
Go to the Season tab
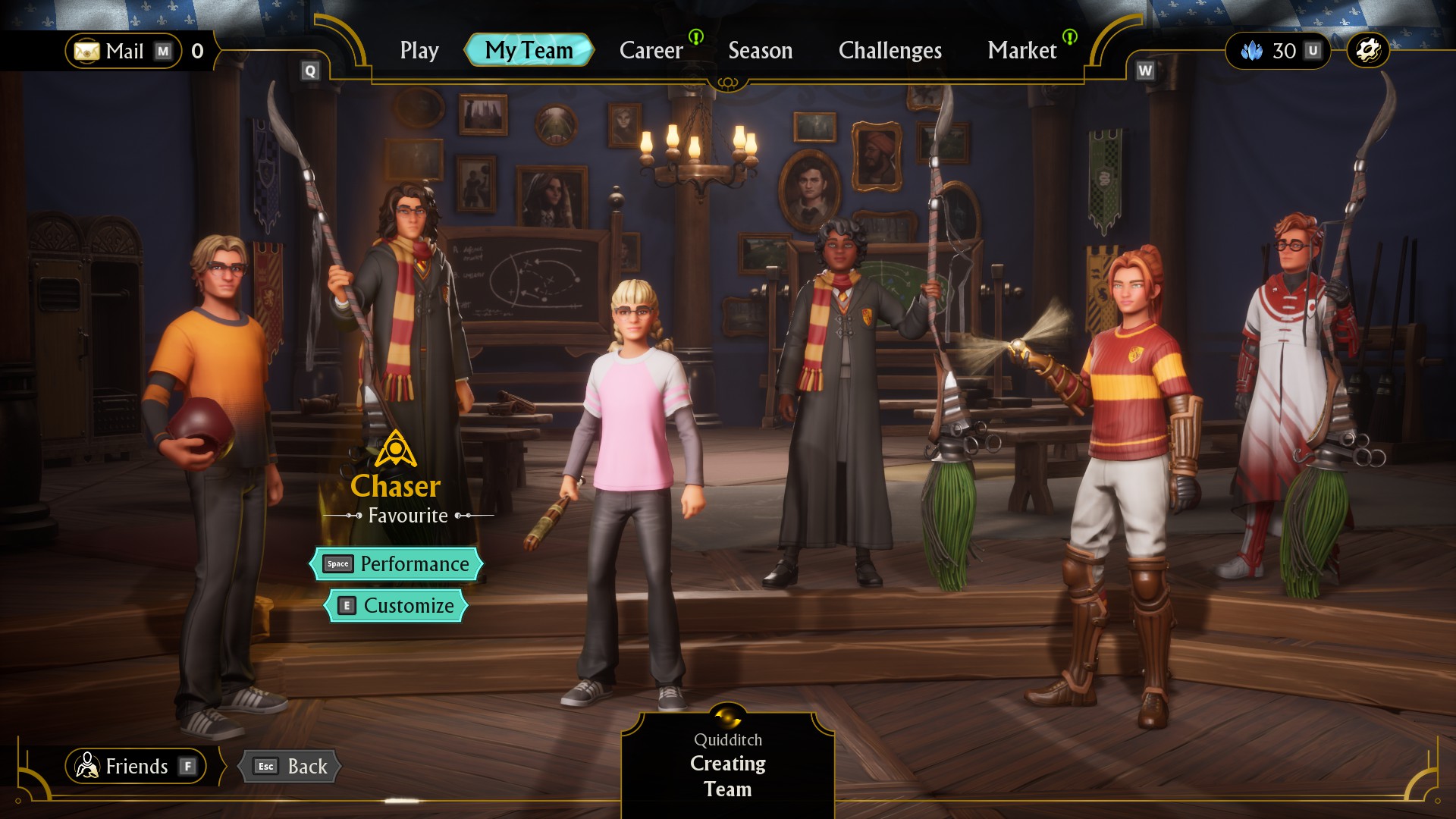point(760,51)
